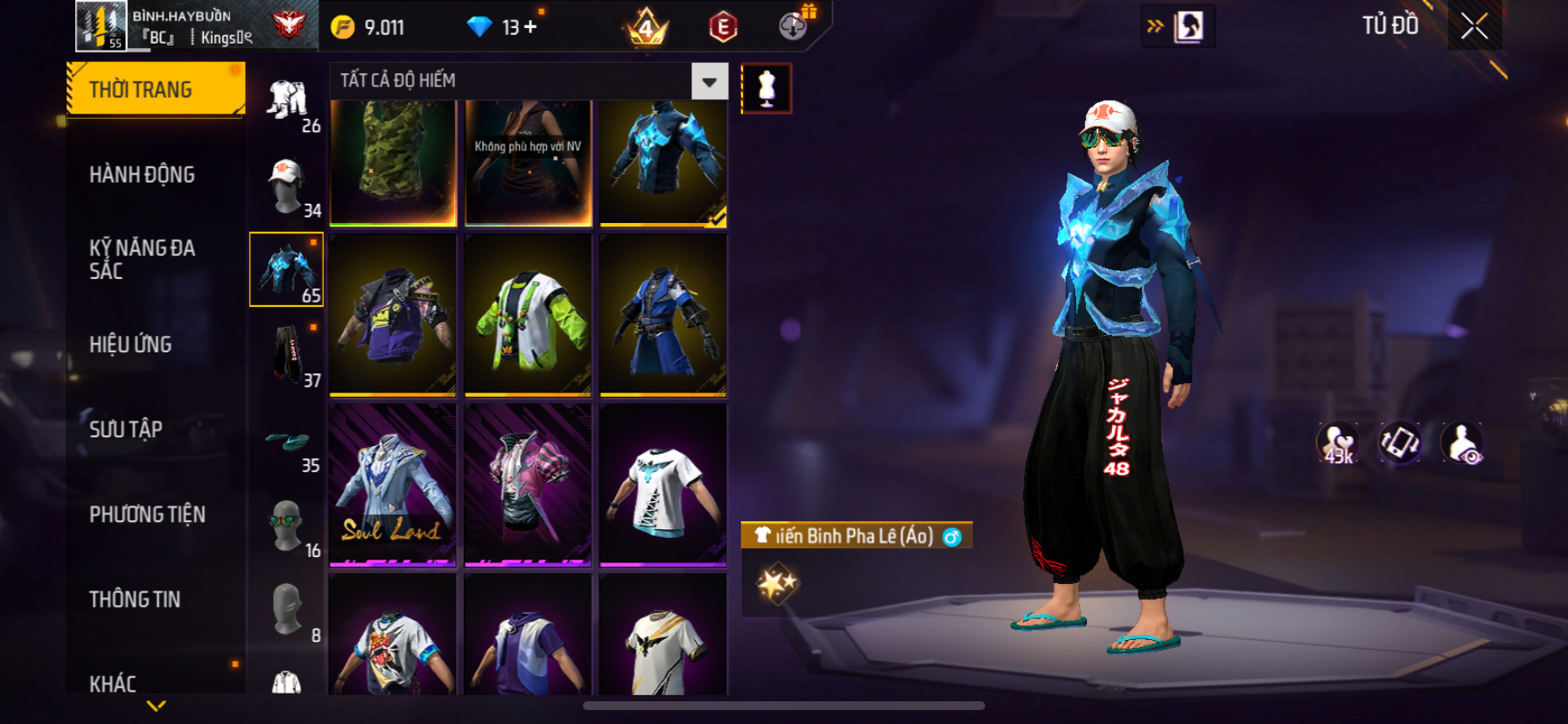Expand the side panel with arrow portrait button
Viewport: 1568px width, 724px height.
pyautogui.click(x=1178, y=27)
